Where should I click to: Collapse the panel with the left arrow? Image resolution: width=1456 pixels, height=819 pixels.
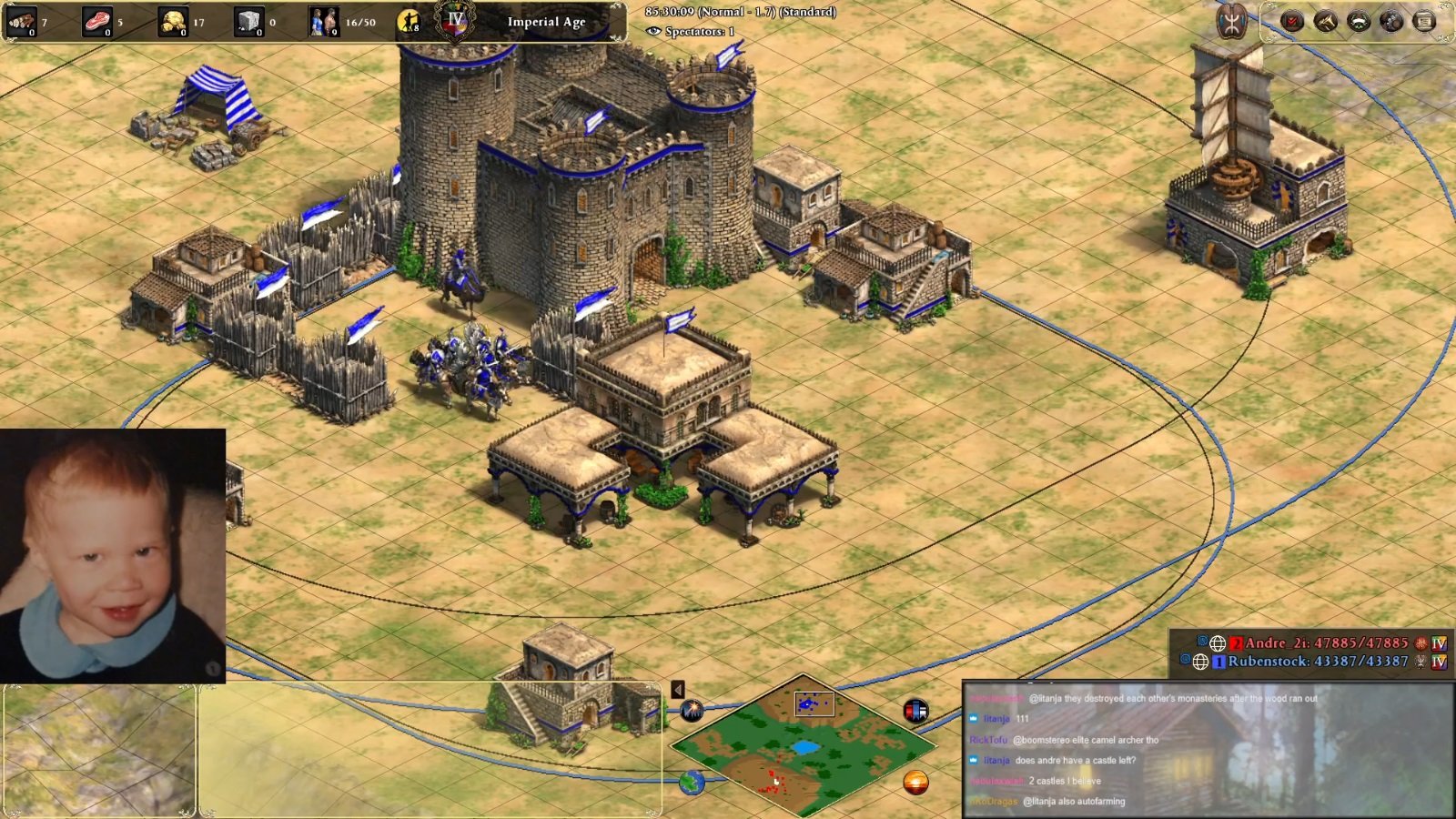pyautogui.click(x=678, y=690)
